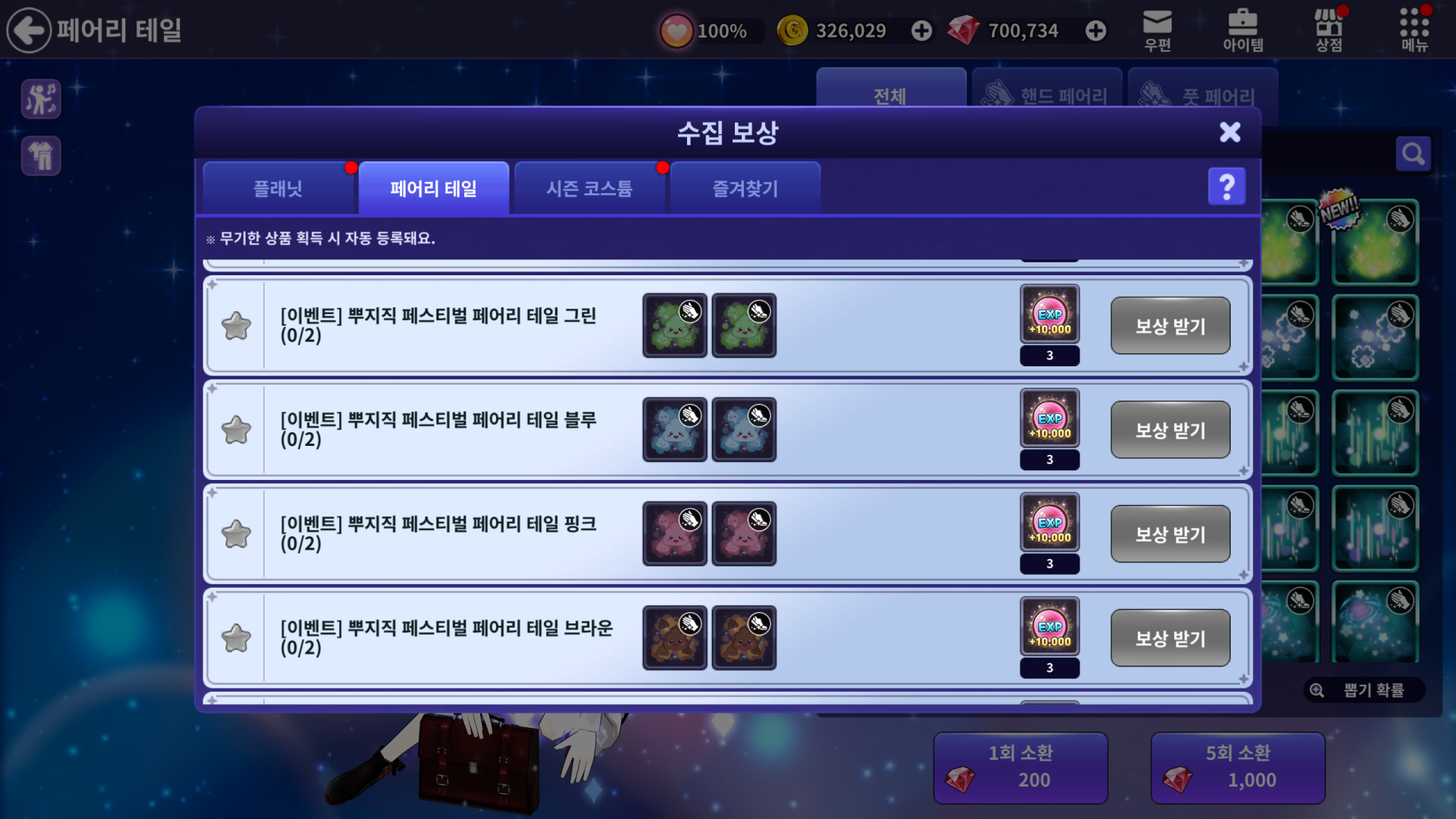Add more gold coins with plus button
Image resolution: width=1456 pixels, height=819 pixels.
(x=921, y=30)
